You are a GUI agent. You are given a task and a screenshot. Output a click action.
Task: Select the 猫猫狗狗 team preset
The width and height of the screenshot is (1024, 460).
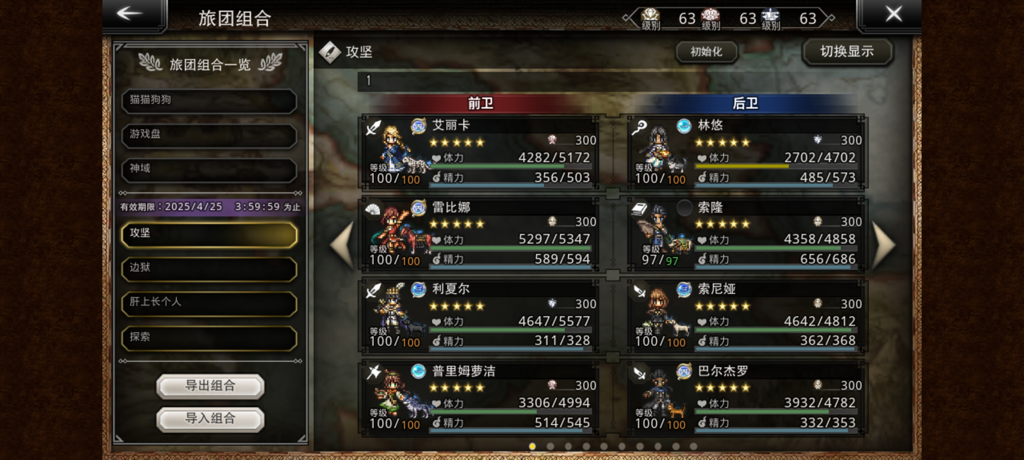(x=209, y=101)
